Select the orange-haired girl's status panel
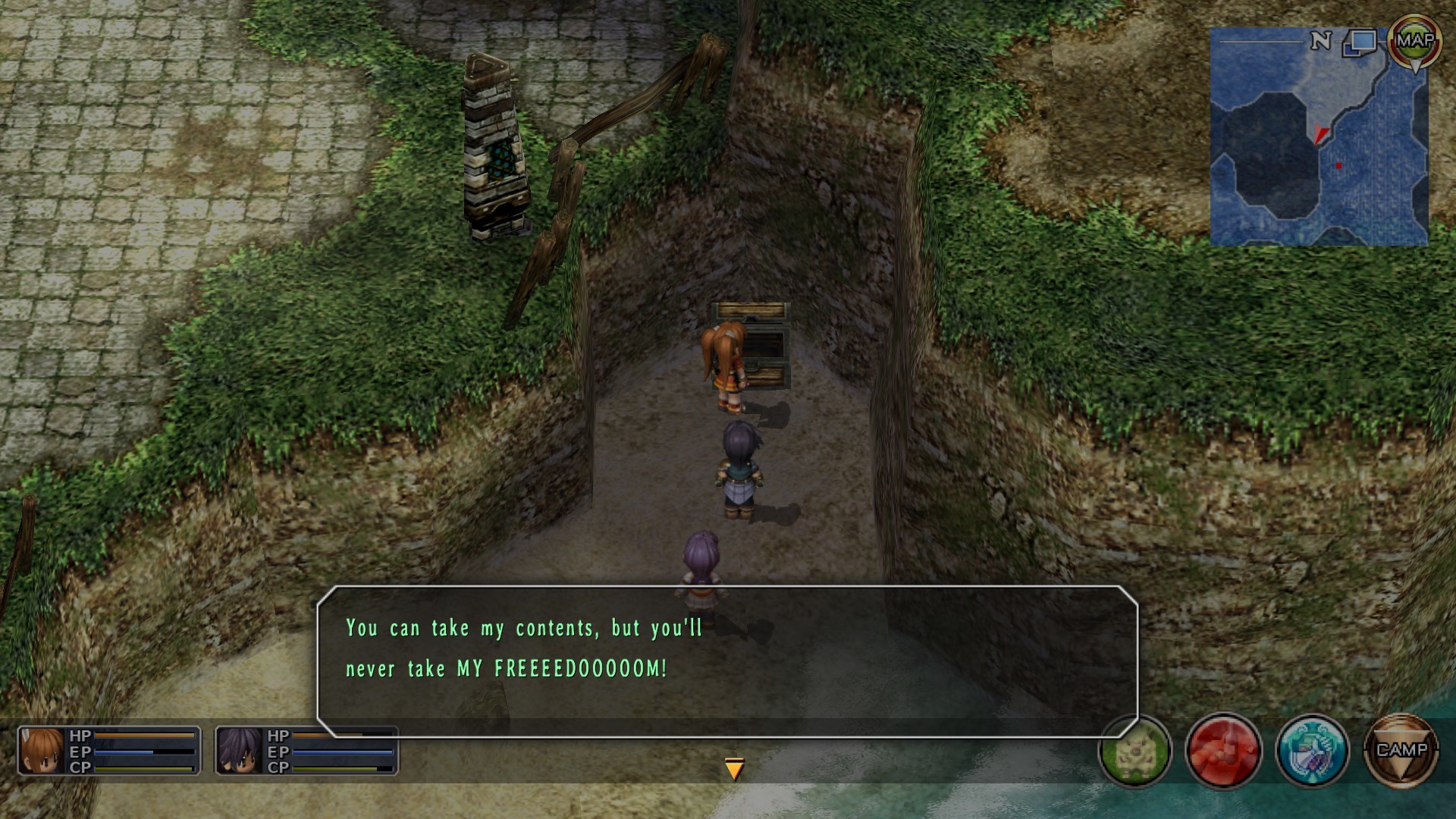The image size is (1456, 819). (109, 751)
